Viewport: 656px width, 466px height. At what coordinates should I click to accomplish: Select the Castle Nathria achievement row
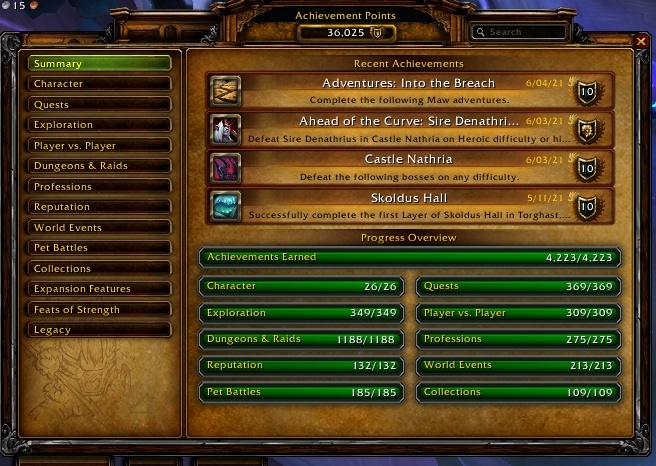click(404, 166)
